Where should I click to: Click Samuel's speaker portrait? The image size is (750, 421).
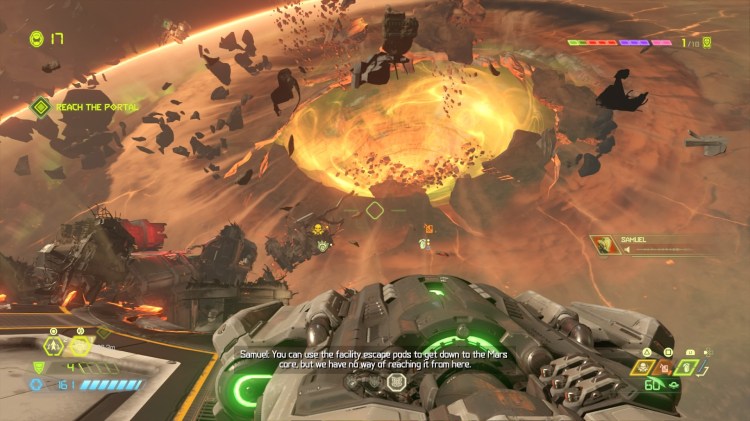coord(606,245)
